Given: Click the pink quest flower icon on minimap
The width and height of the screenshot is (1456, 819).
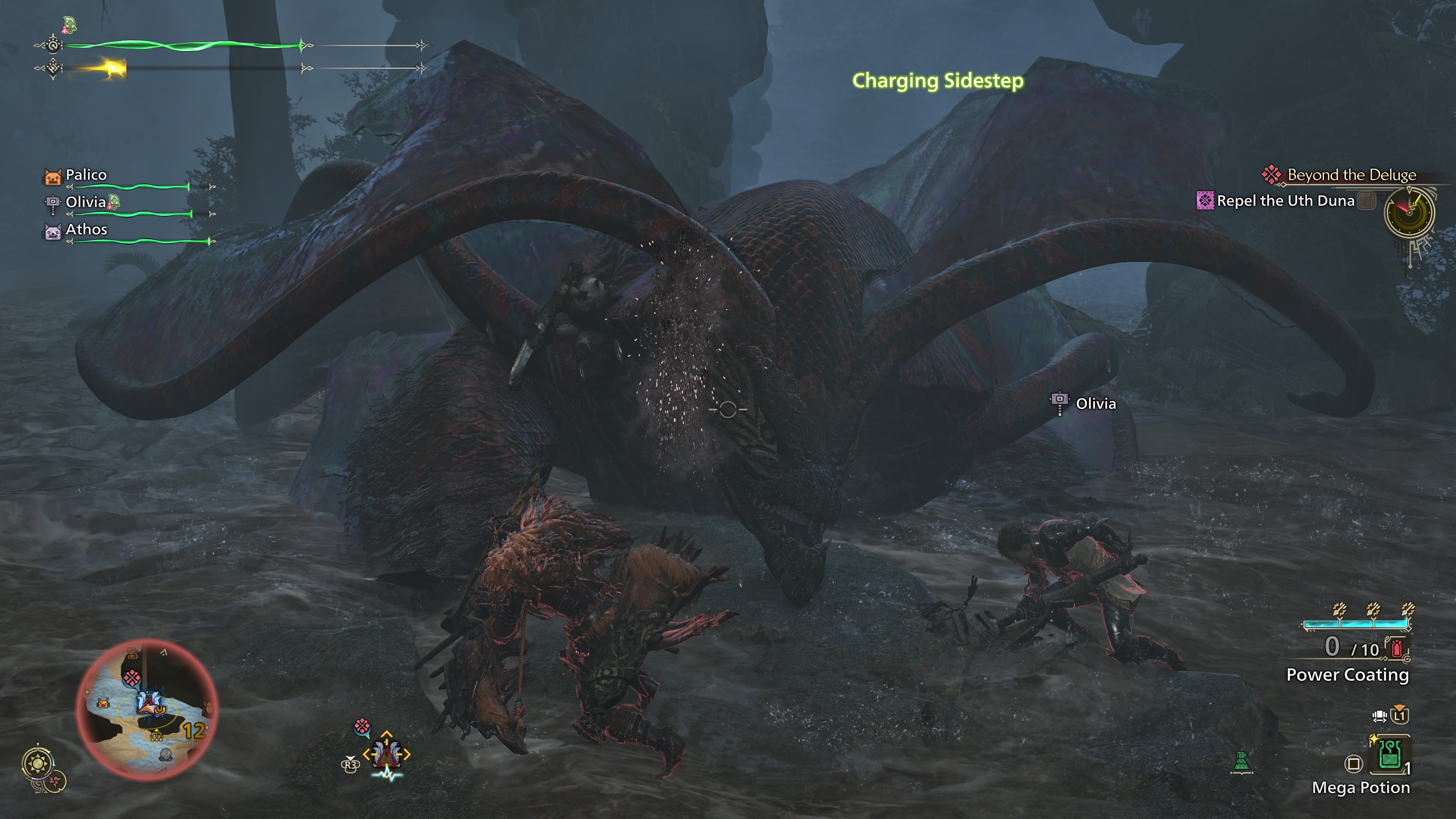Looking at the screenshot, I should tap(132, 678).
